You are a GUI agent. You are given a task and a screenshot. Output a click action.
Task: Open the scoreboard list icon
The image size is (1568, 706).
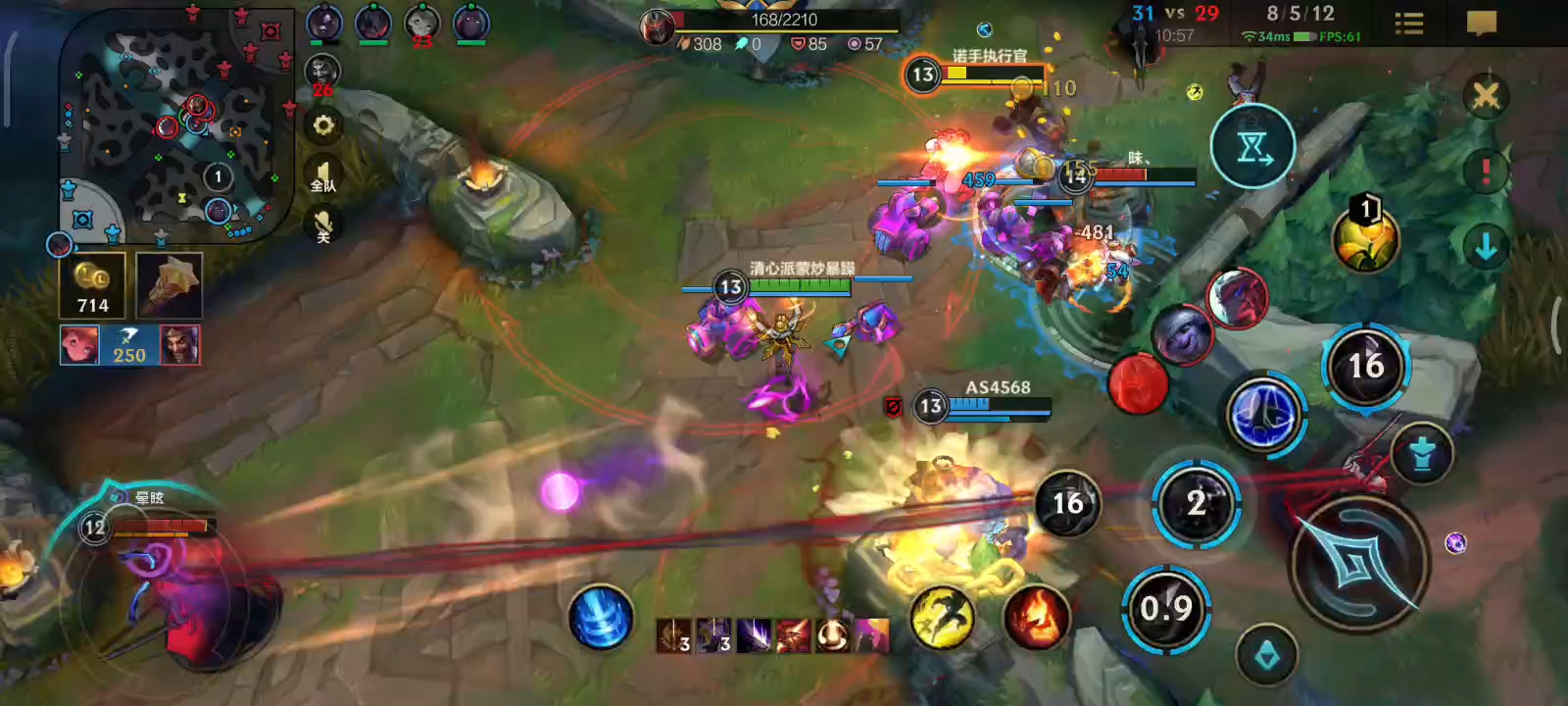(1408, 24)
